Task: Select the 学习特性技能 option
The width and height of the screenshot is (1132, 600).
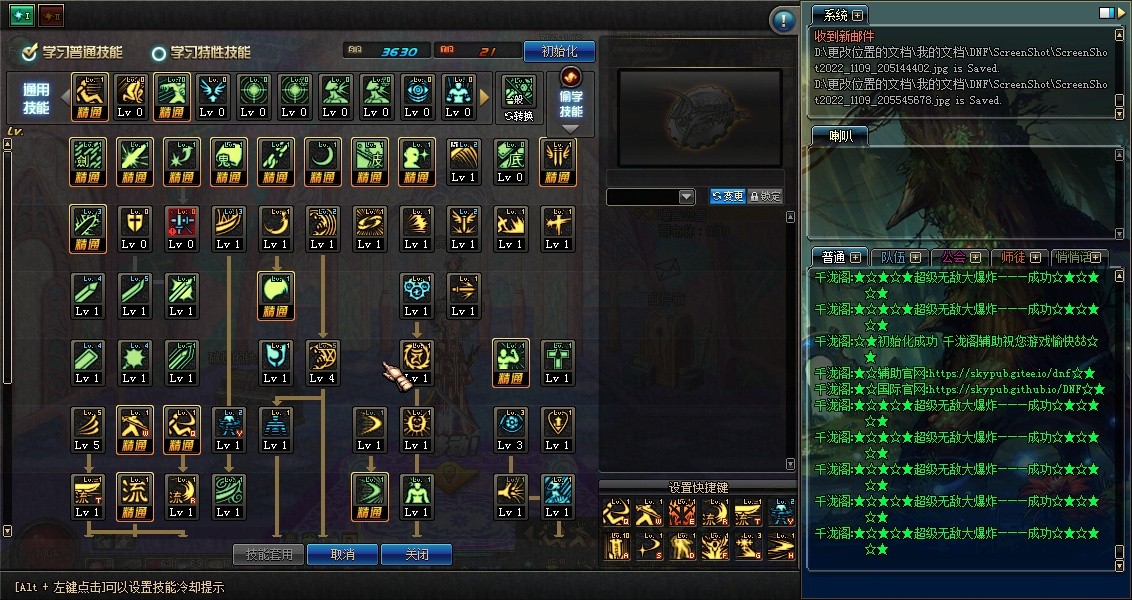Action: [x=159, y=53]
